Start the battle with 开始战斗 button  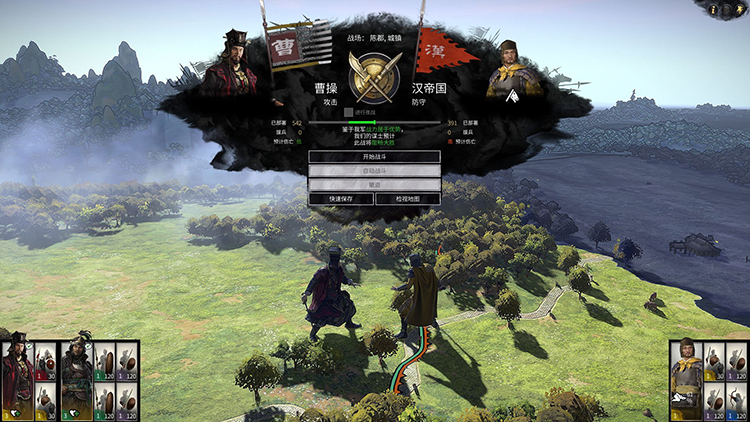pos(374,157)
